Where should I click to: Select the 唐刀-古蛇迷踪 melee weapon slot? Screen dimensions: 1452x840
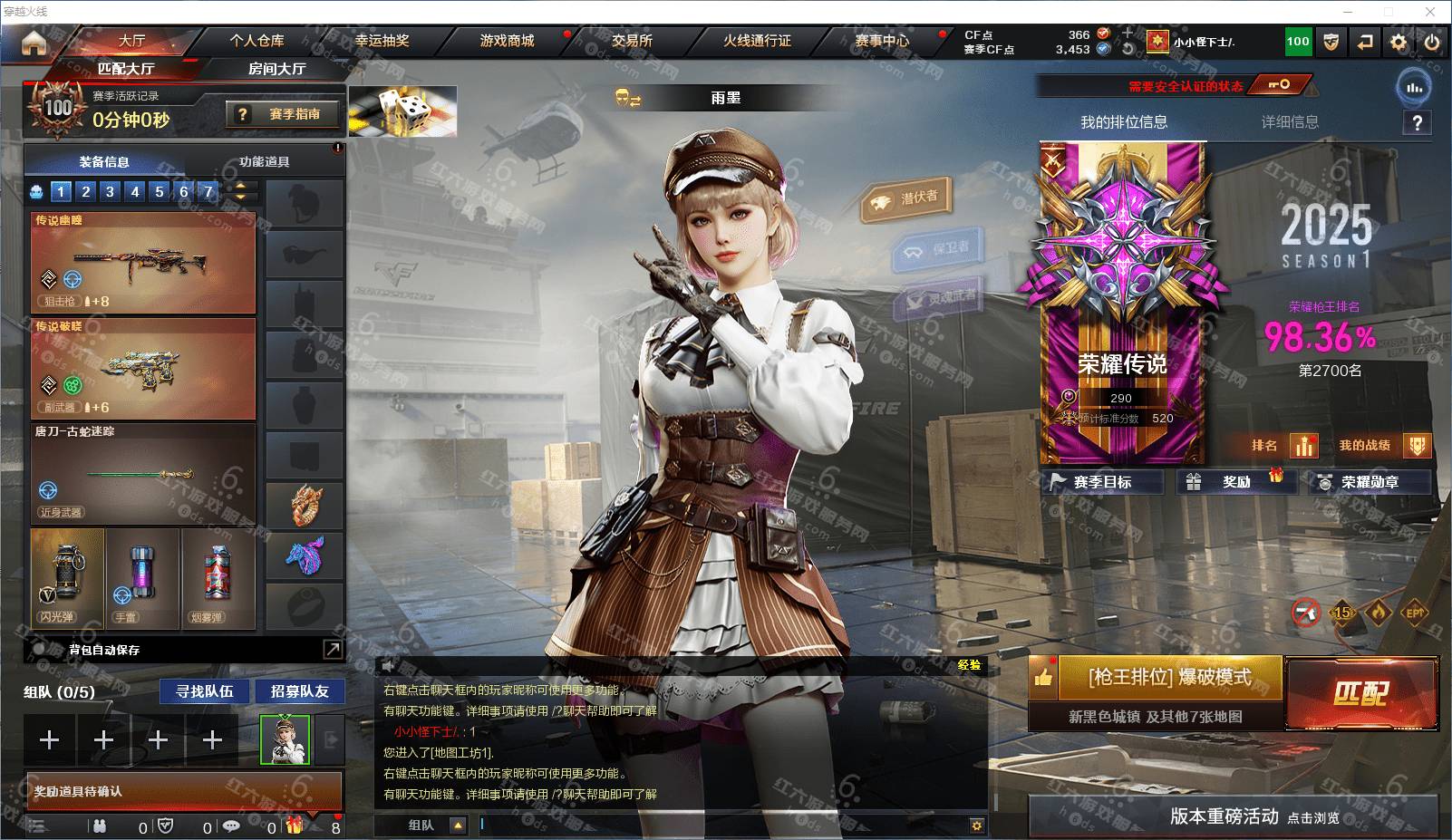point(143,473)
